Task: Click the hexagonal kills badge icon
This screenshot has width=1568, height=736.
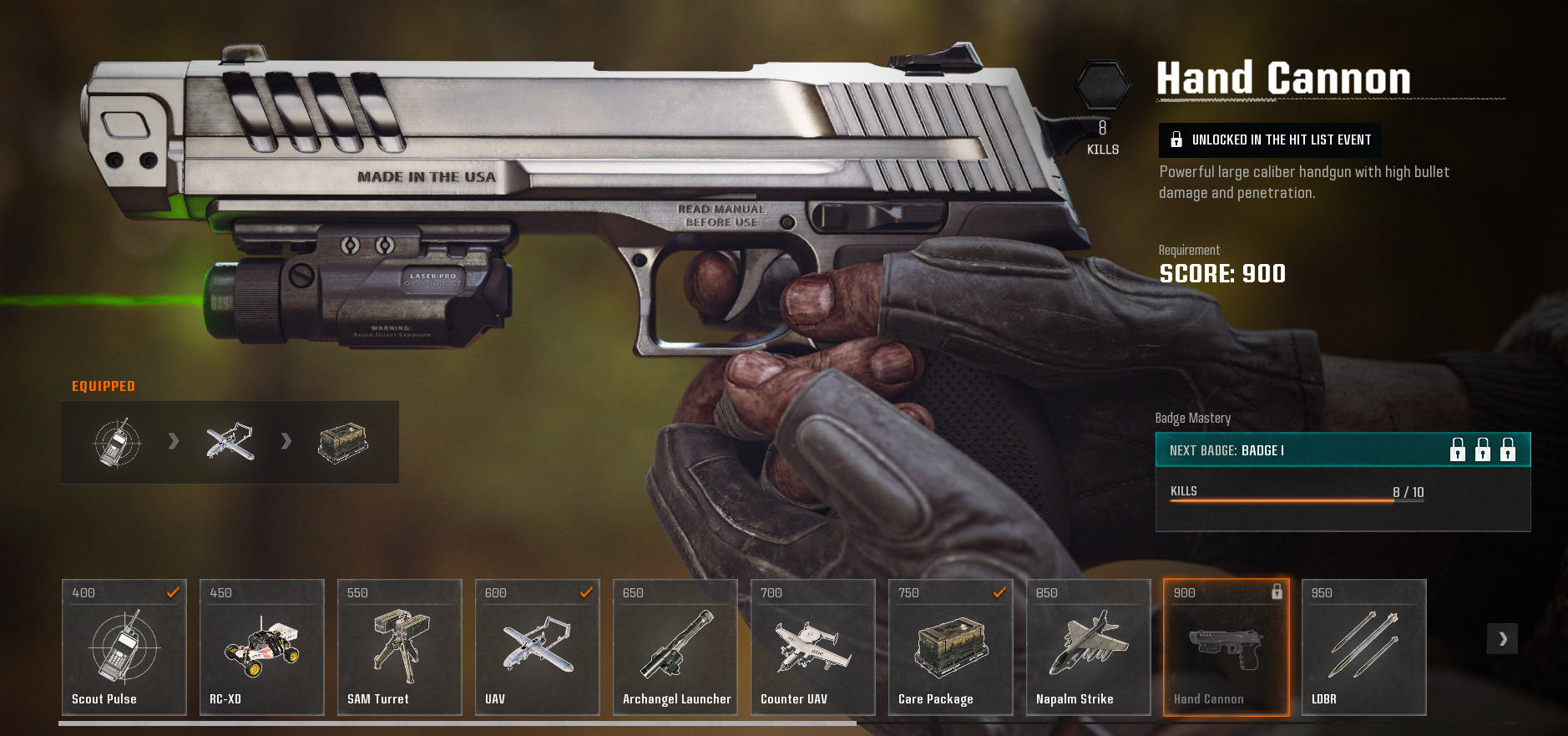Action: point(1102,85)
